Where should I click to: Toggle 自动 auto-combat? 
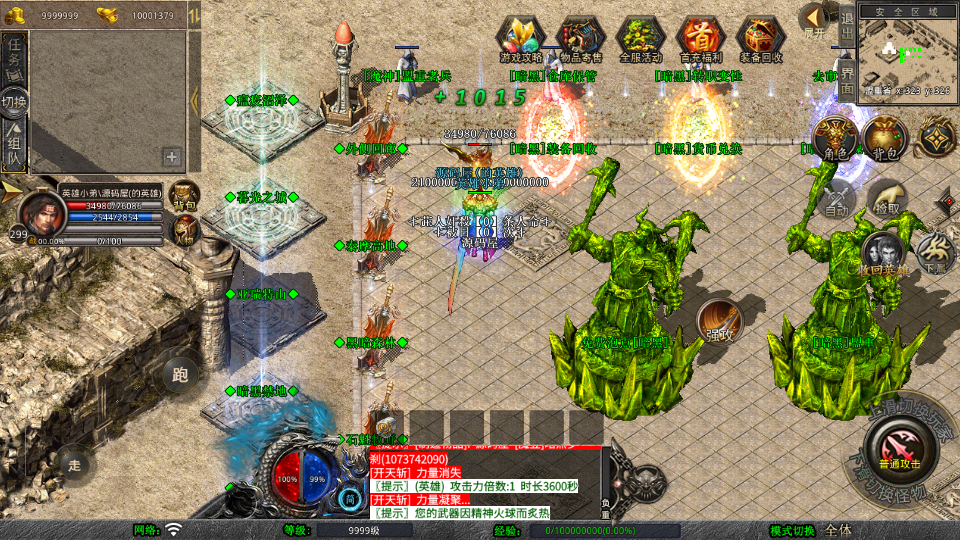click(x=836, y=198)
